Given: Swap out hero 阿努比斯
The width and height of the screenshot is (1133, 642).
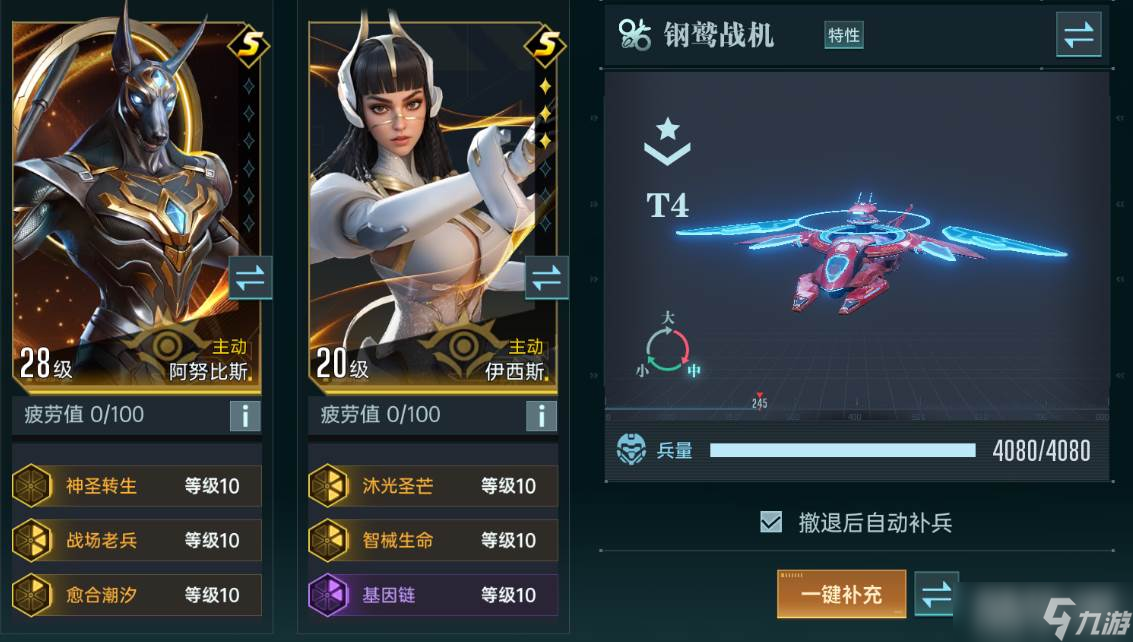Looking at the screenshot, I should click(x=250, y=278).
